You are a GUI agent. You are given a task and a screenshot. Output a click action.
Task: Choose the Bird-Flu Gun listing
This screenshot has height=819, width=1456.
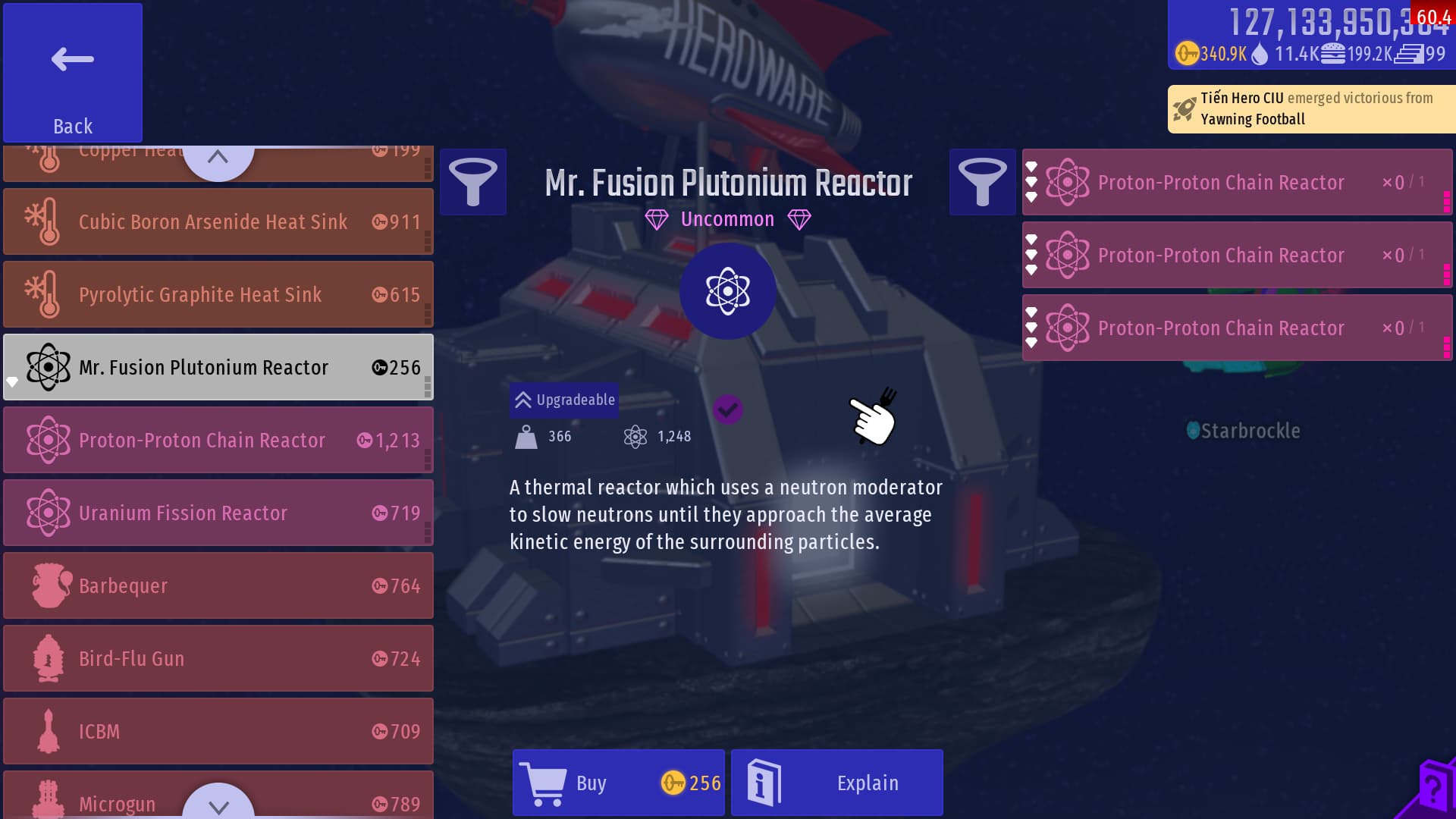(x=218, y=658)
